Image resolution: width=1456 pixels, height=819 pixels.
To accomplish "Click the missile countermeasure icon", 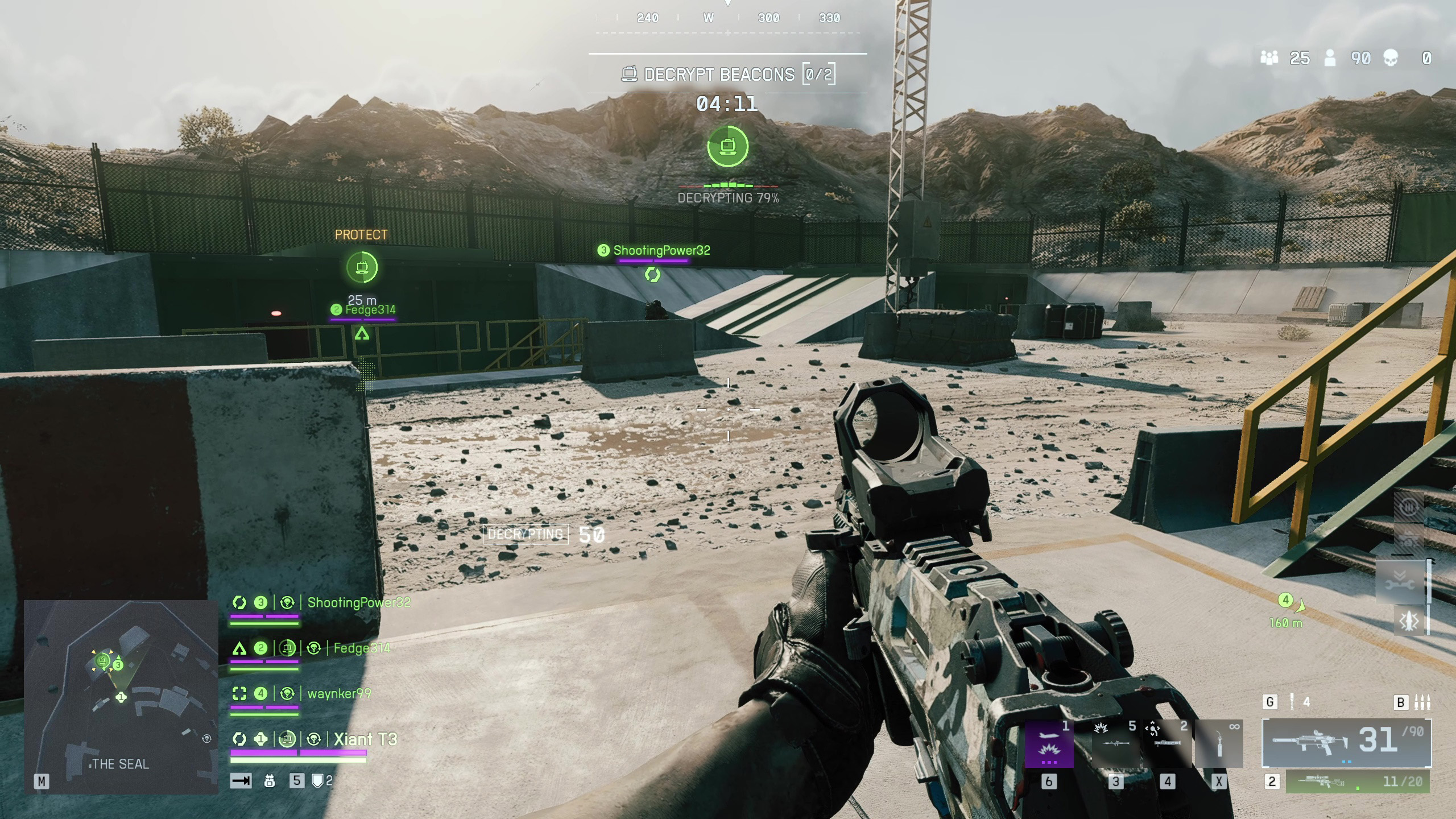I will coord(1409,621).
